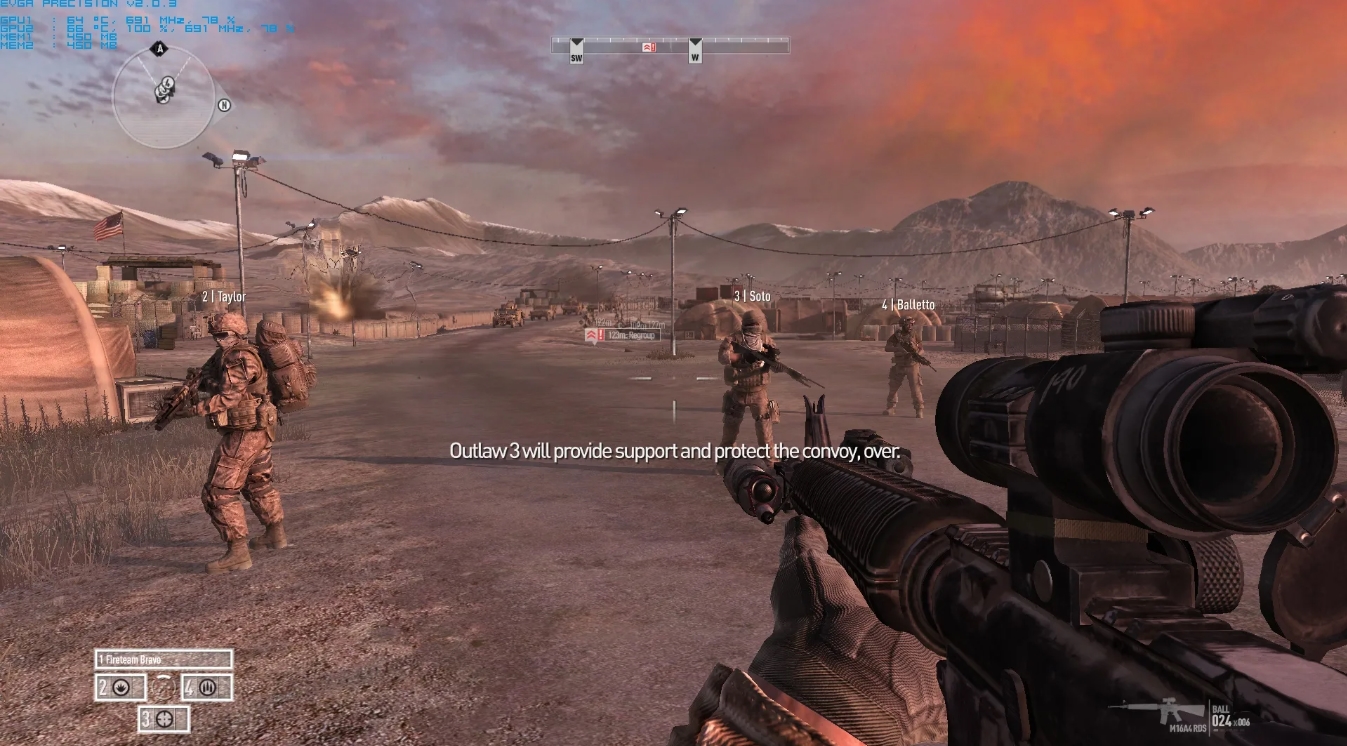Click the Regroup waypoint chevron marker
The width and height of the screenshot is (1347, 746).
(x=591, y=334)
